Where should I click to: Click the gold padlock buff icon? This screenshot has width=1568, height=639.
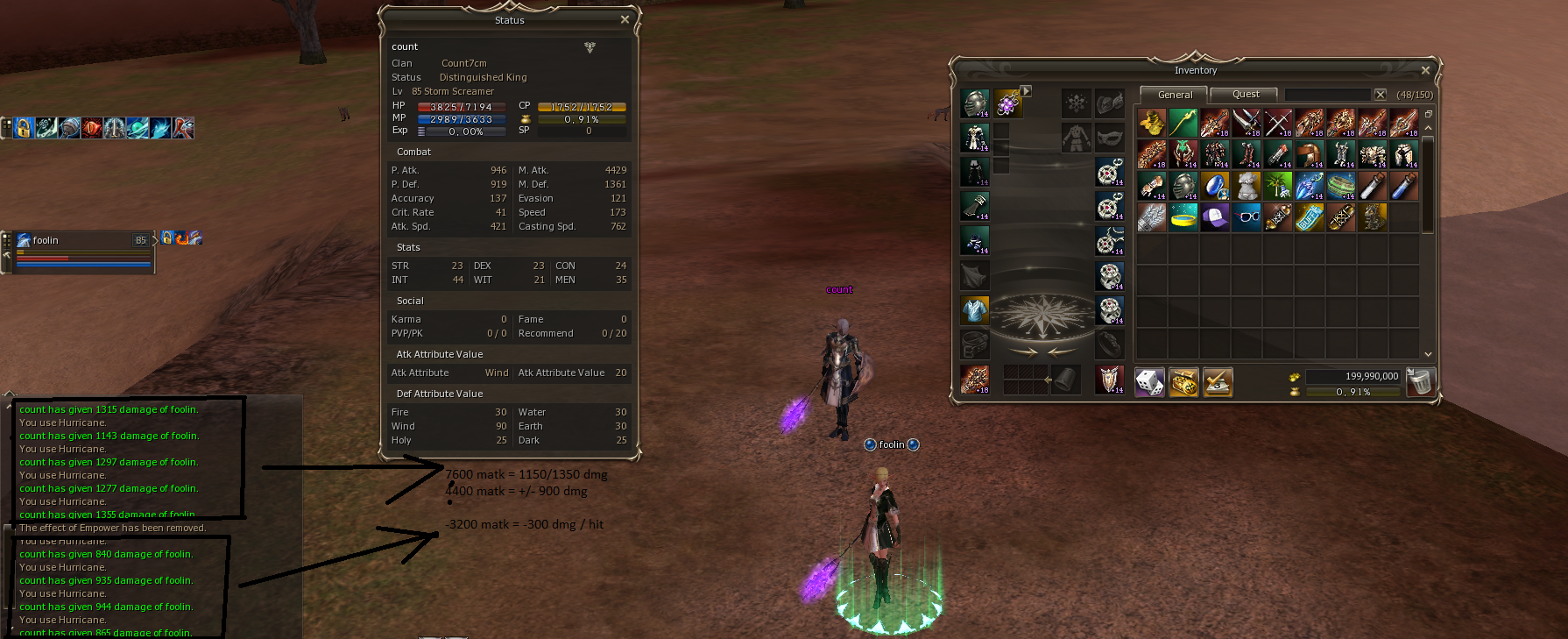click(24, 128)
